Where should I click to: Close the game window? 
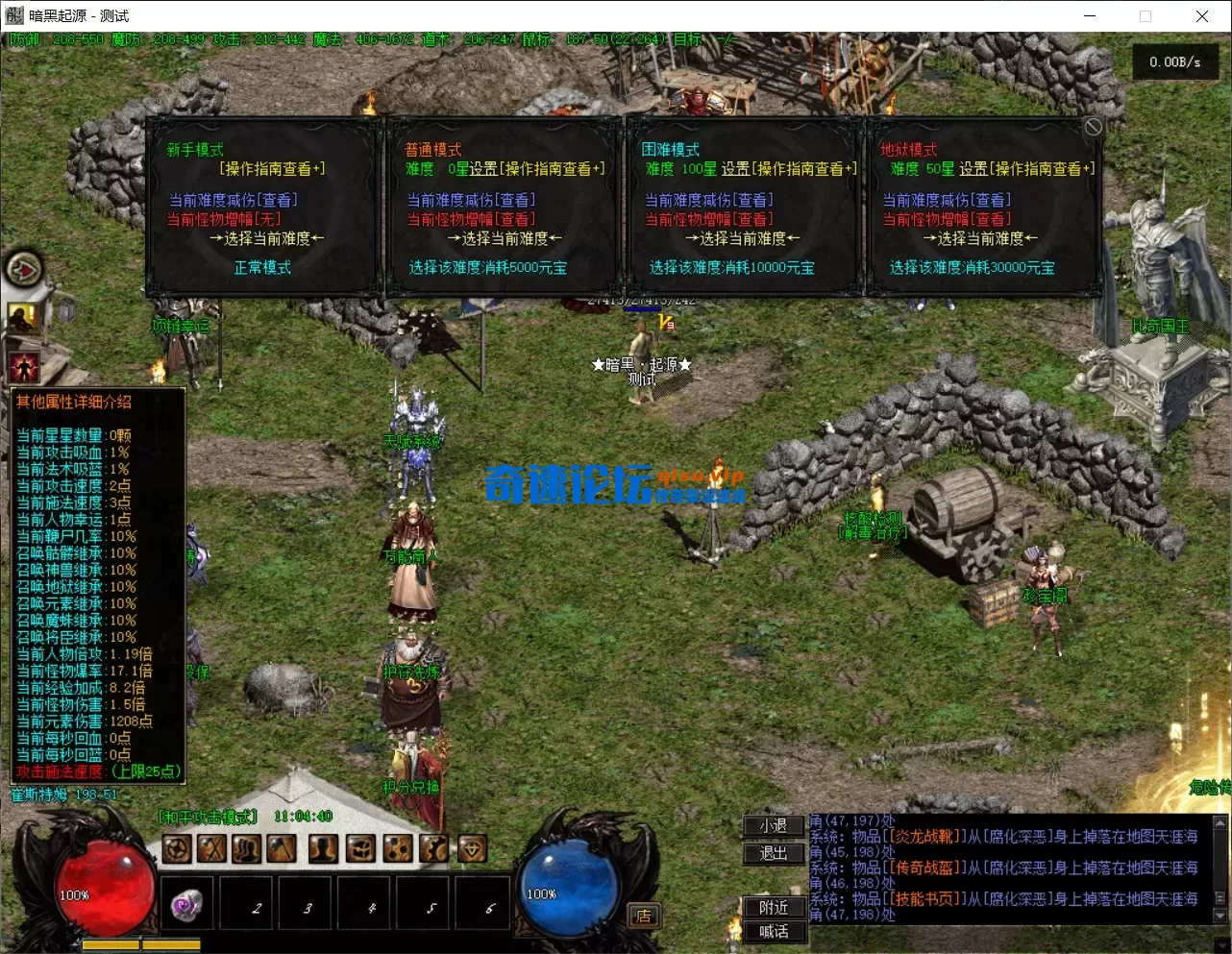1201,16
